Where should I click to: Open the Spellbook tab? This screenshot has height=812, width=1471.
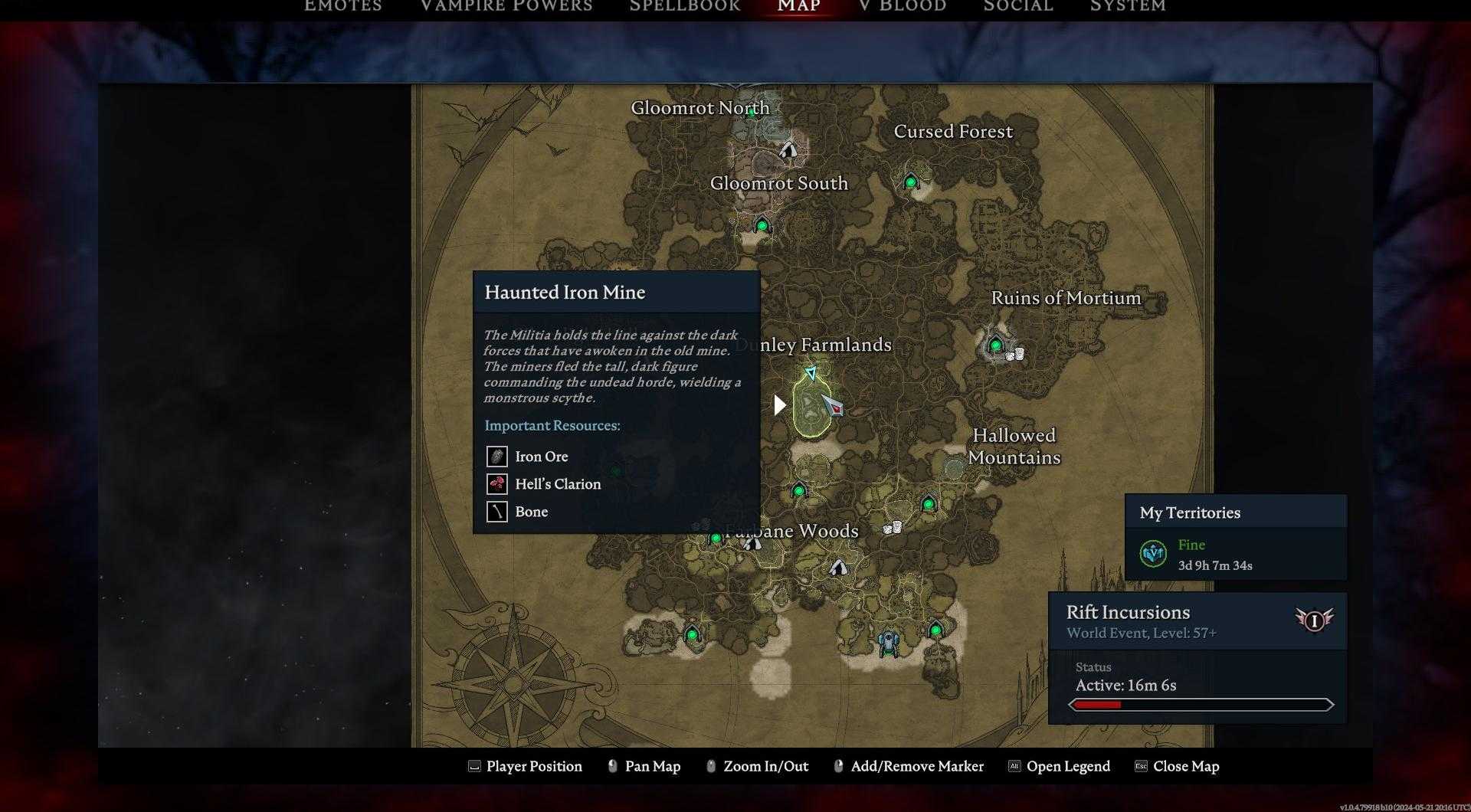[x=684, y=6]
